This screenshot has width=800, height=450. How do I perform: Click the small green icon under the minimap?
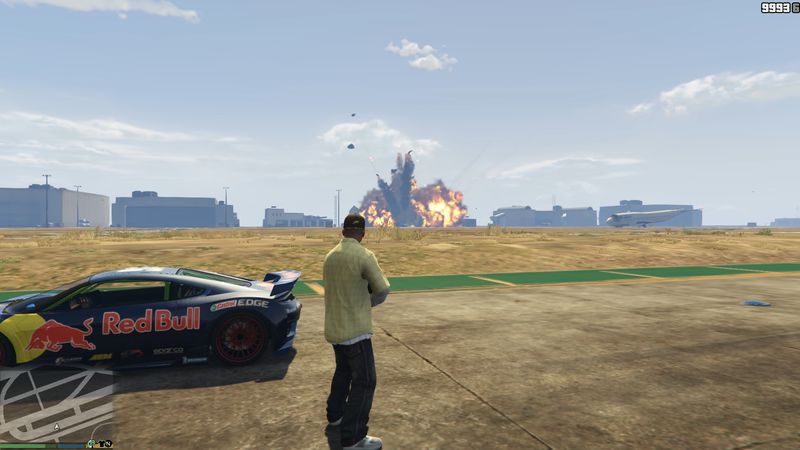point(91,444)
